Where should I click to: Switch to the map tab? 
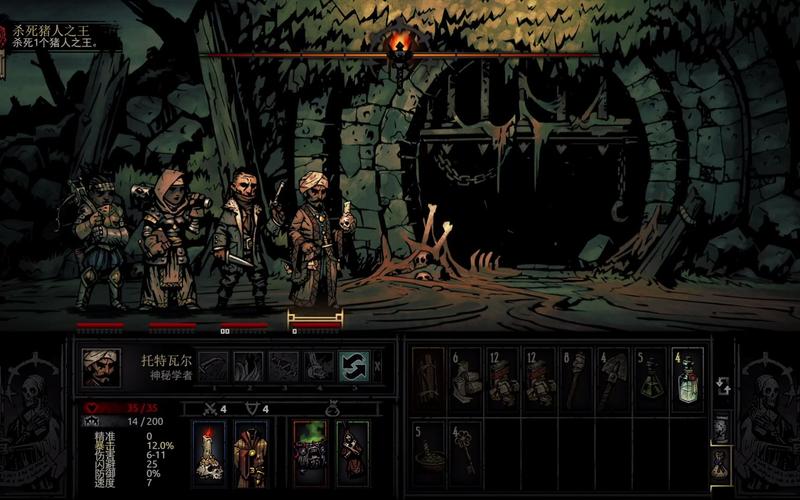(x=720, y=429)
